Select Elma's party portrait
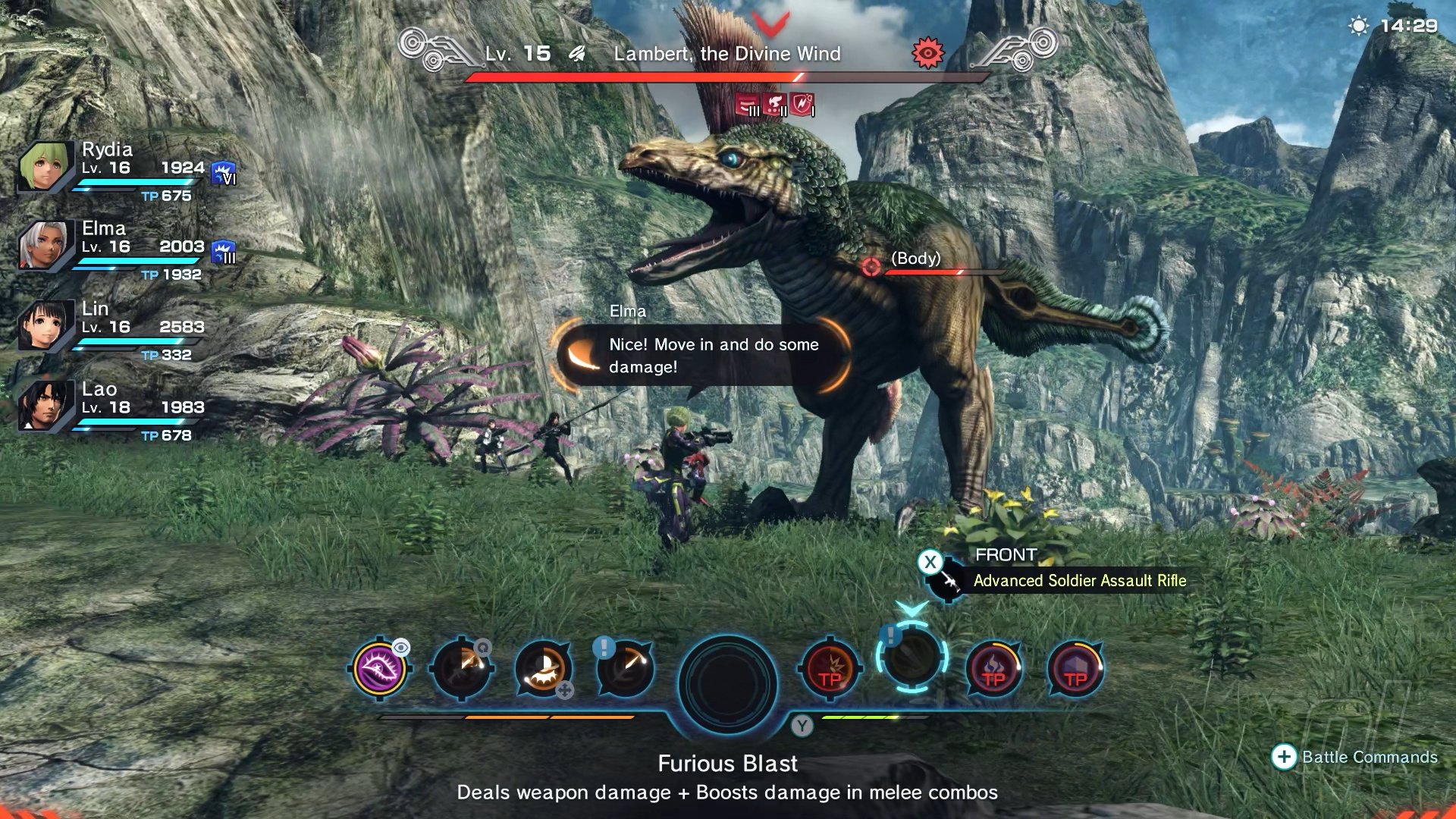The width and height of the screenshot is (1456, 819). click(x=45, y=245)
